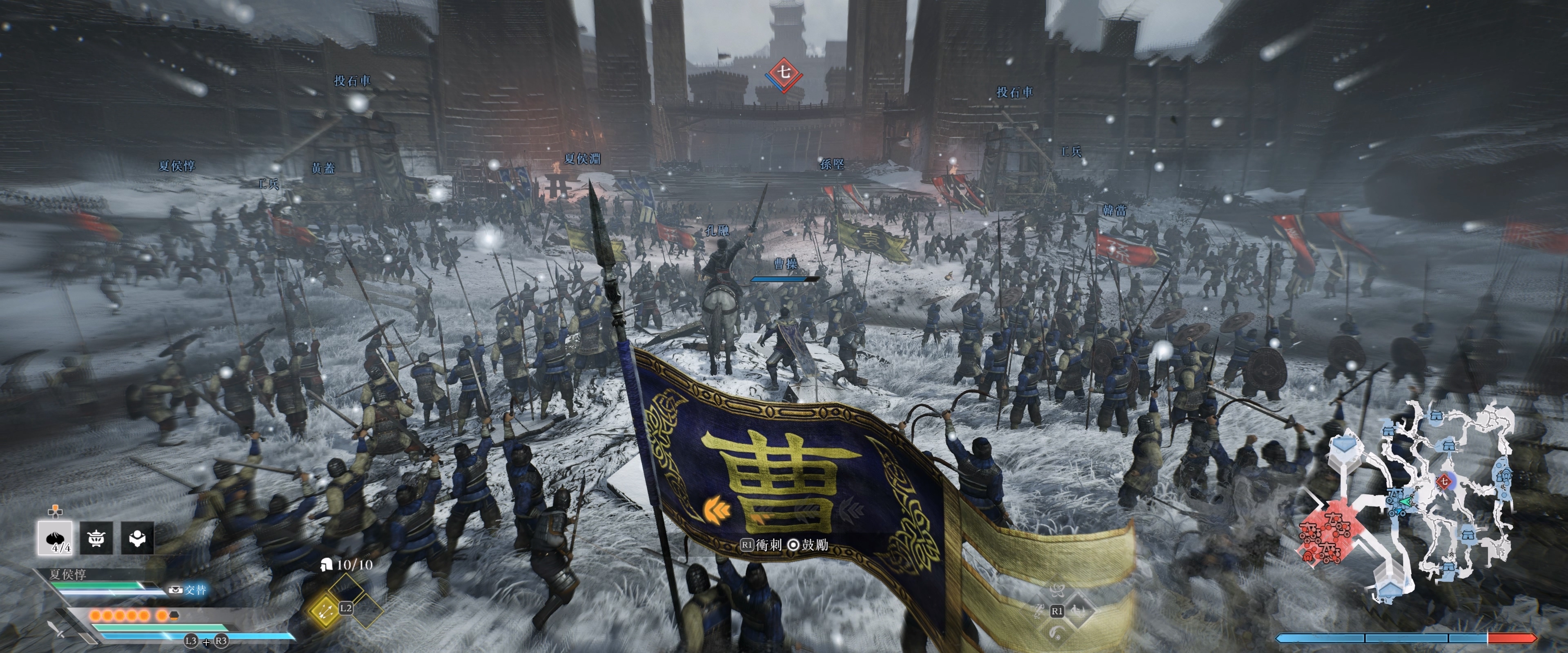Click the red 七 marker on minimap
The height and width of the screenshot is (653, 1568).
pos(1443,481)
